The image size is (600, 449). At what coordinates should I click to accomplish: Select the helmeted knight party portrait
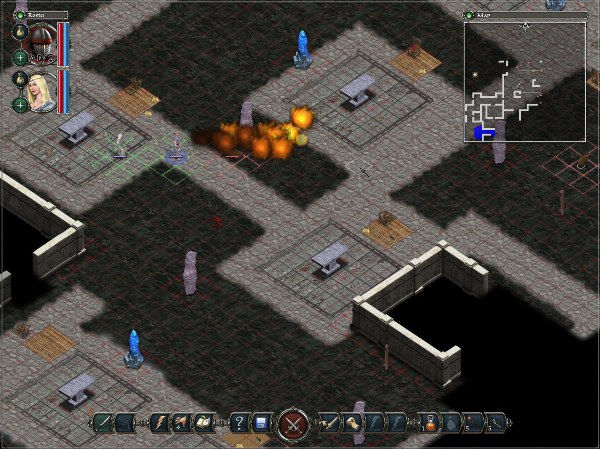(40, 41)
